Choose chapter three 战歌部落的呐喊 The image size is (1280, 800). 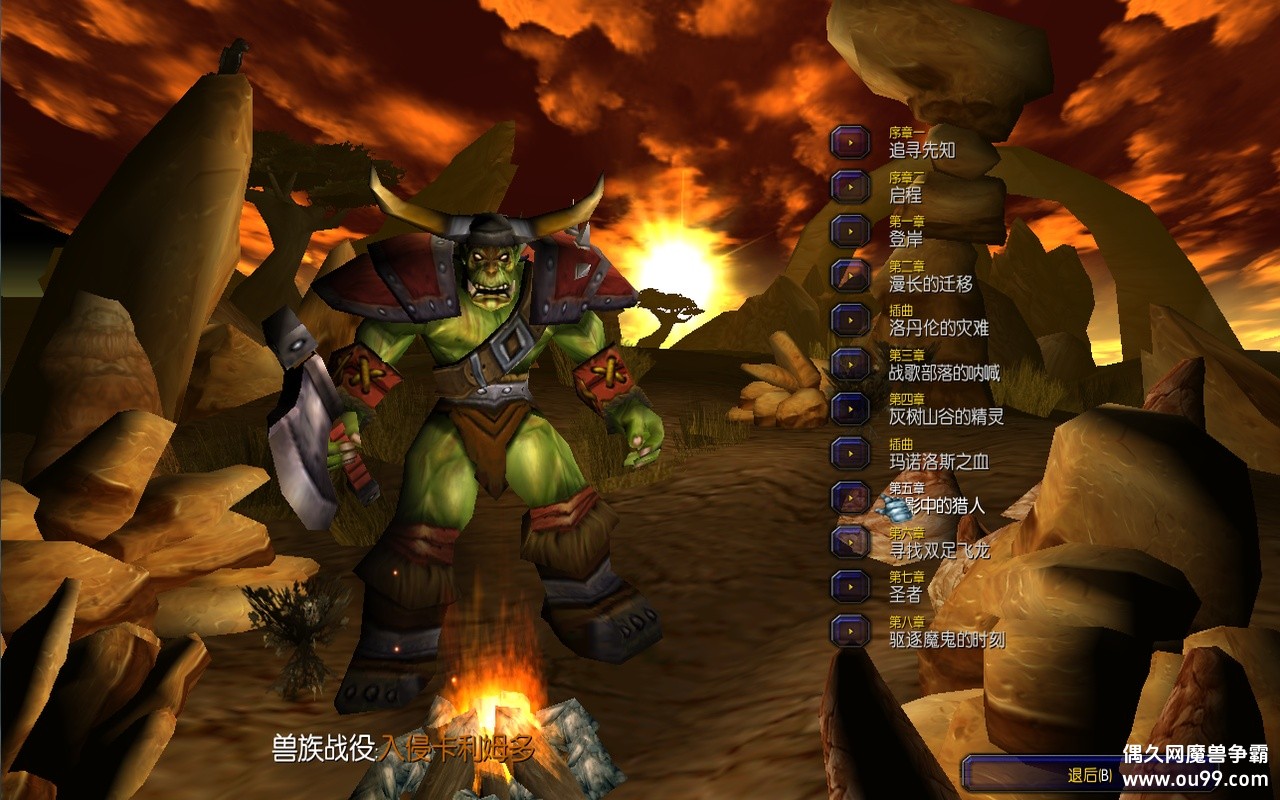click(x=850, y=364)
